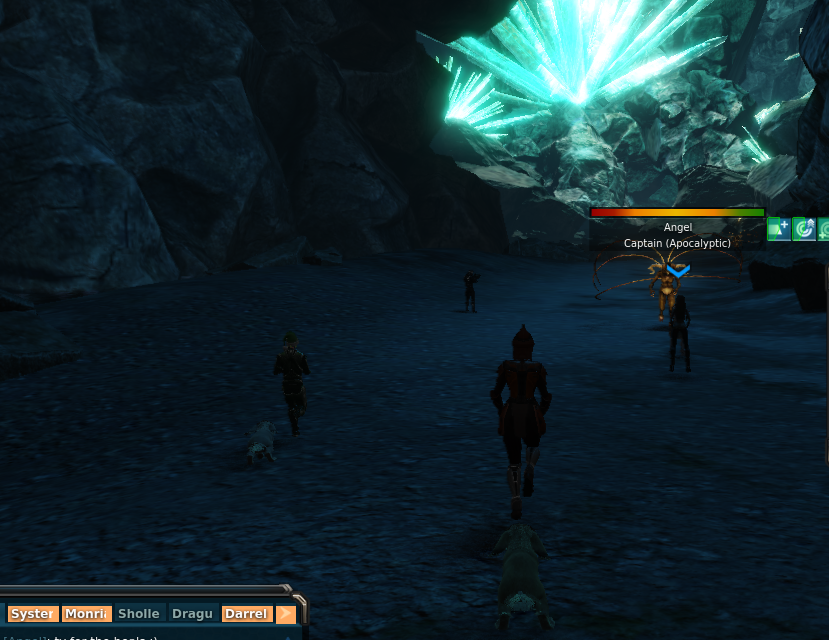This screenshot has width=829, height=640.
Task: Click the chat tabs' next arrow button
Action: pyautogui.click(x=286, y=614)
